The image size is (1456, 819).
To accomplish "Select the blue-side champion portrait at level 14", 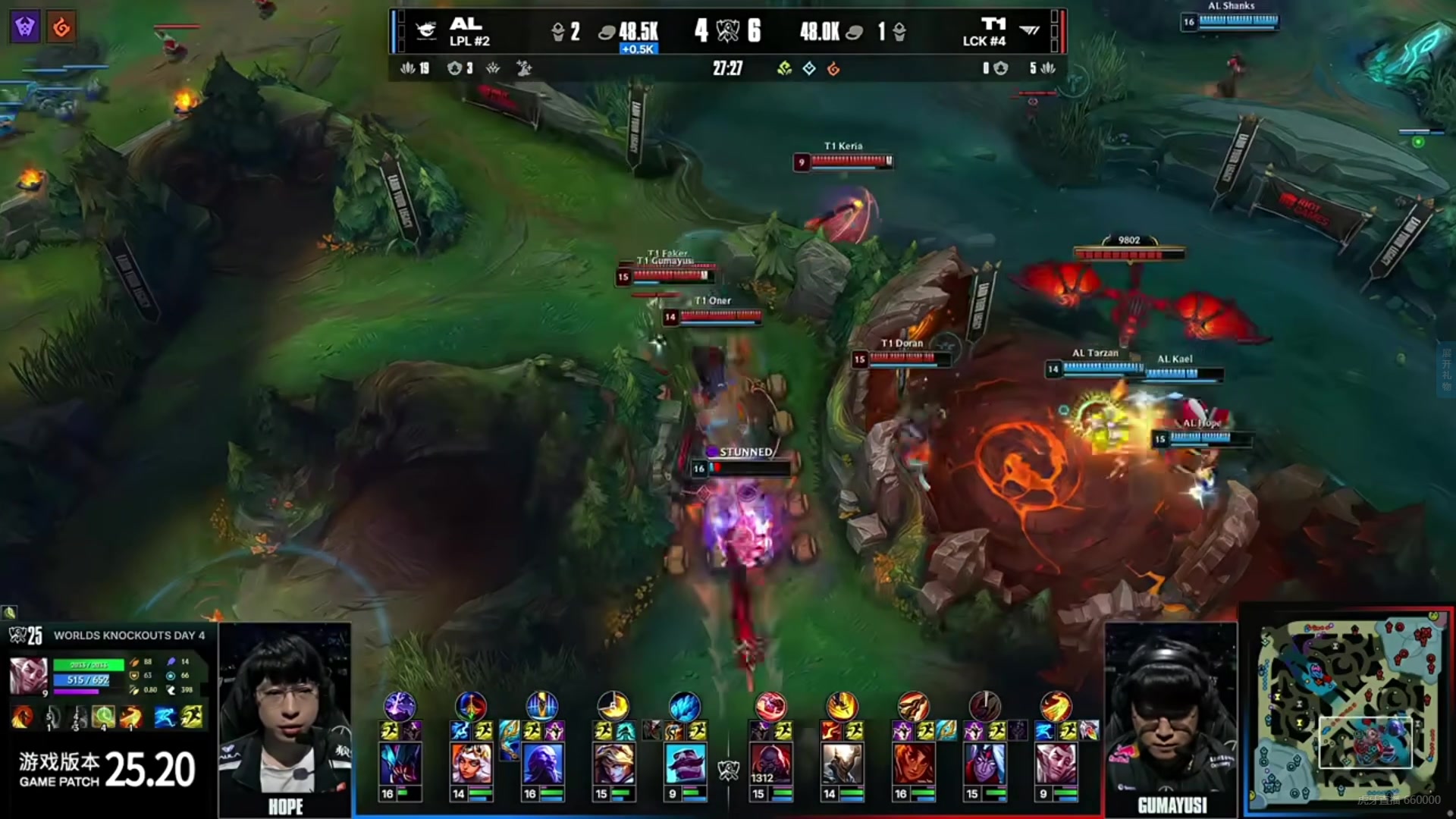I will click(471, 764).
